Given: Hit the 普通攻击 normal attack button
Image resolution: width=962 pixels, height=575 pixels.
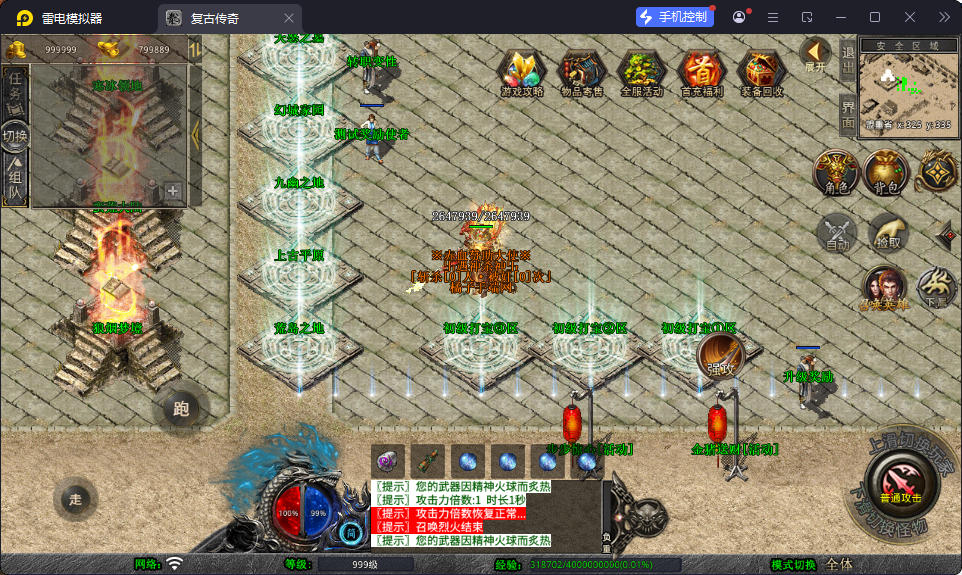Looking at the screenshot, I should pos(900,481).
